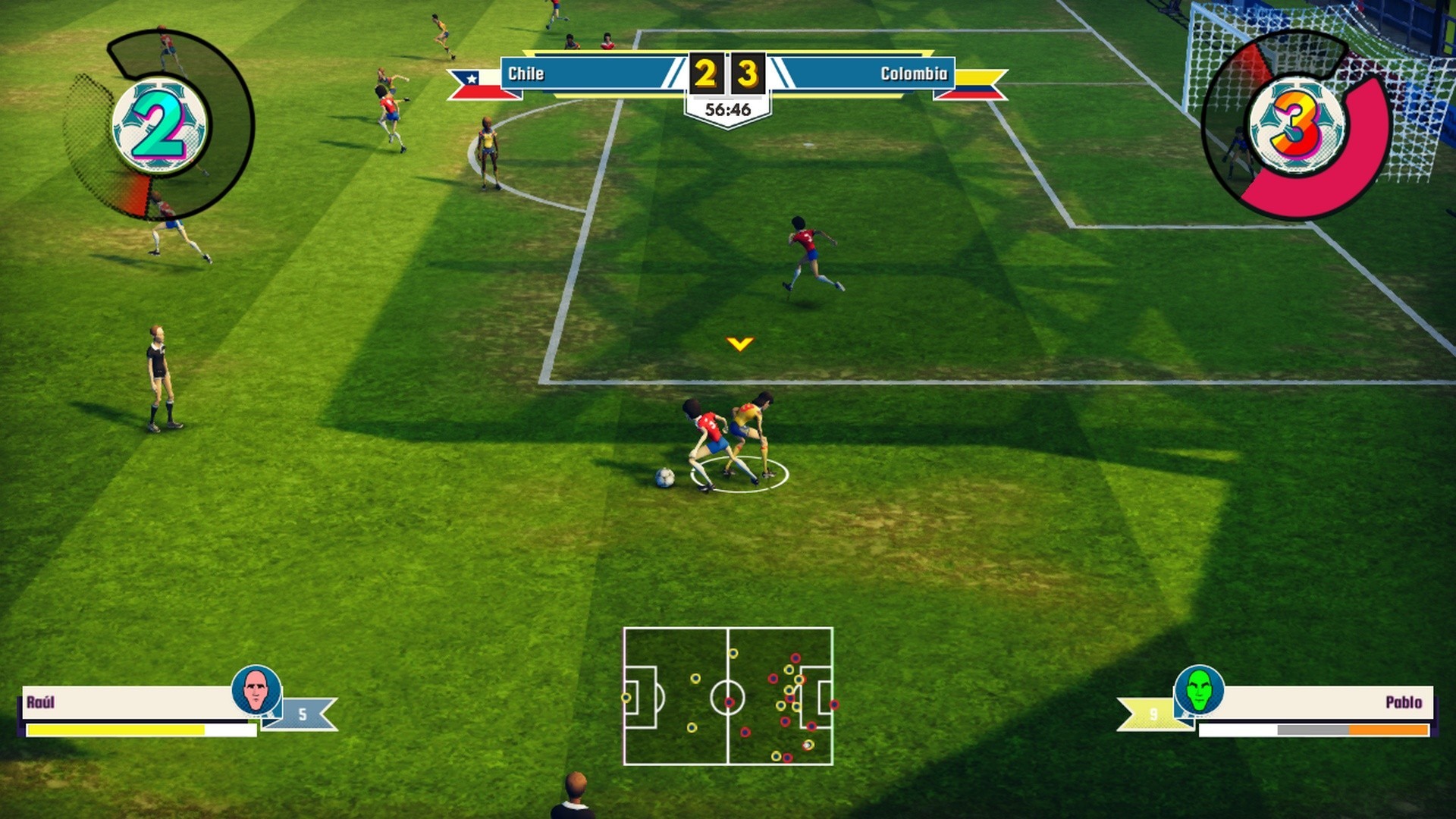
Task: Select Pablo's green player portrait
Action: (1199, 689)
